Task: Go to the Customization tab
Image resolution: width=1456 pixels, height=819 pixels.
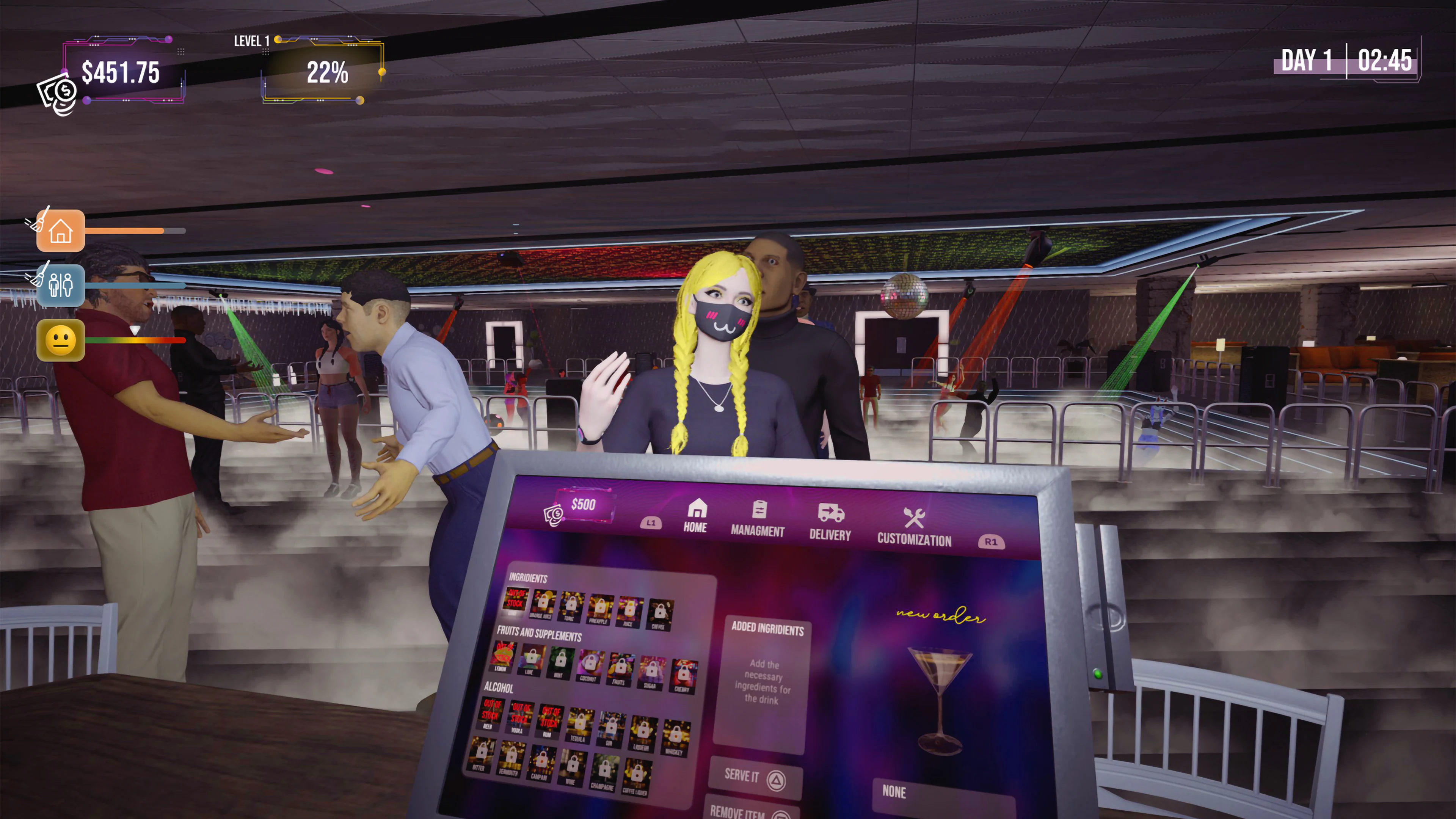Action: tap(914, 527)
